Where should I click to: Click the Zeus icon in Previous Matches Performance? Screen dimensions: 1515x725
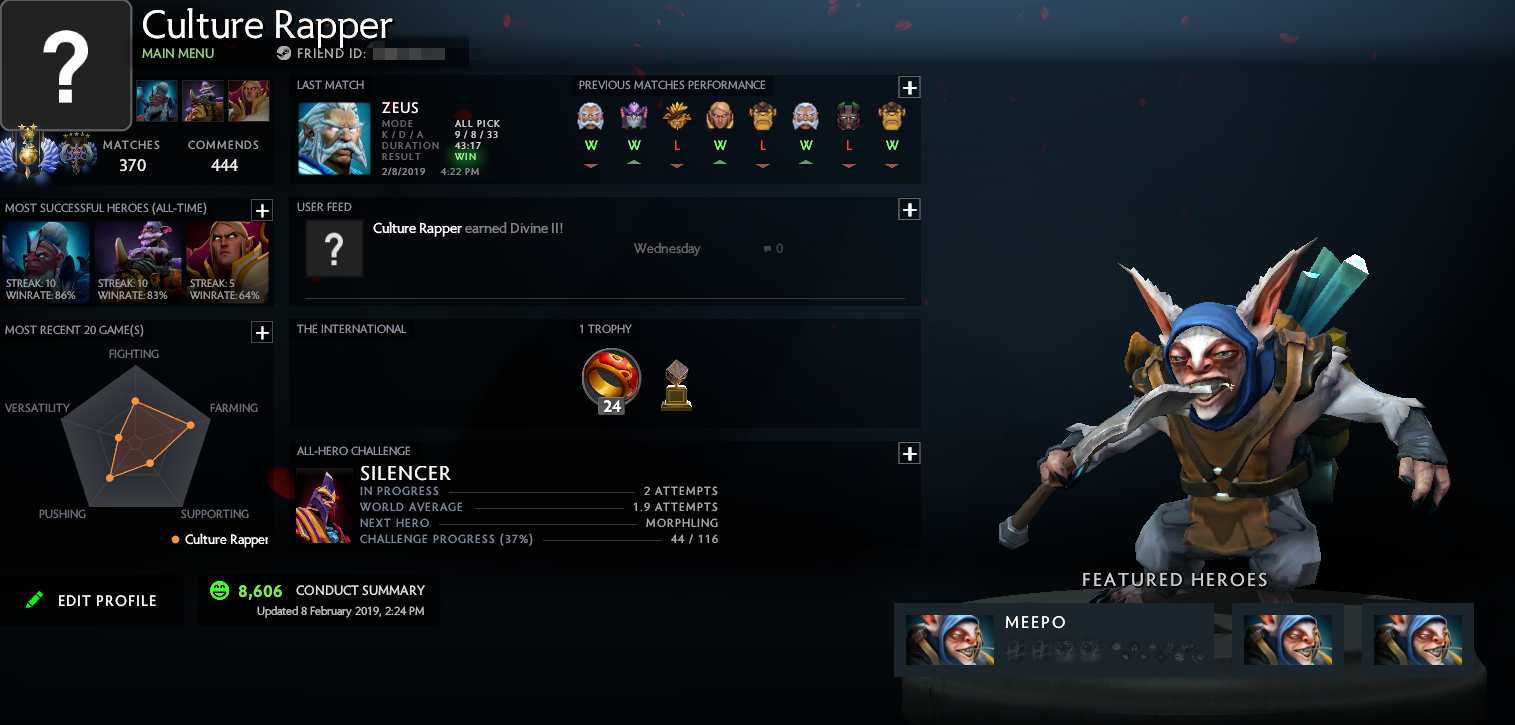tap(591, 117)
